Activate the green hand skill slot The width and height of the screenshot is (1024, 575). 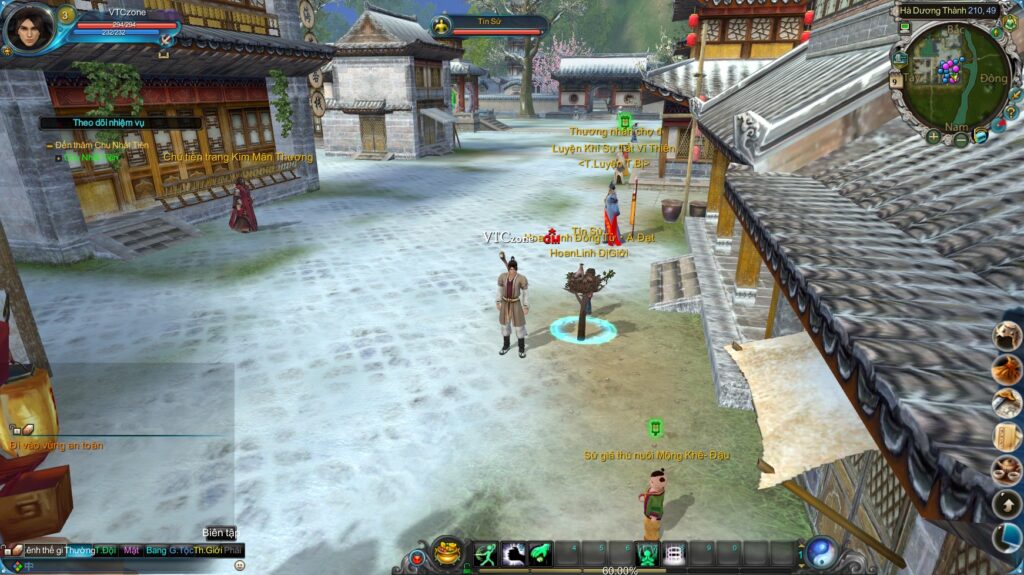pyautogui.click(x=541, y=553)
